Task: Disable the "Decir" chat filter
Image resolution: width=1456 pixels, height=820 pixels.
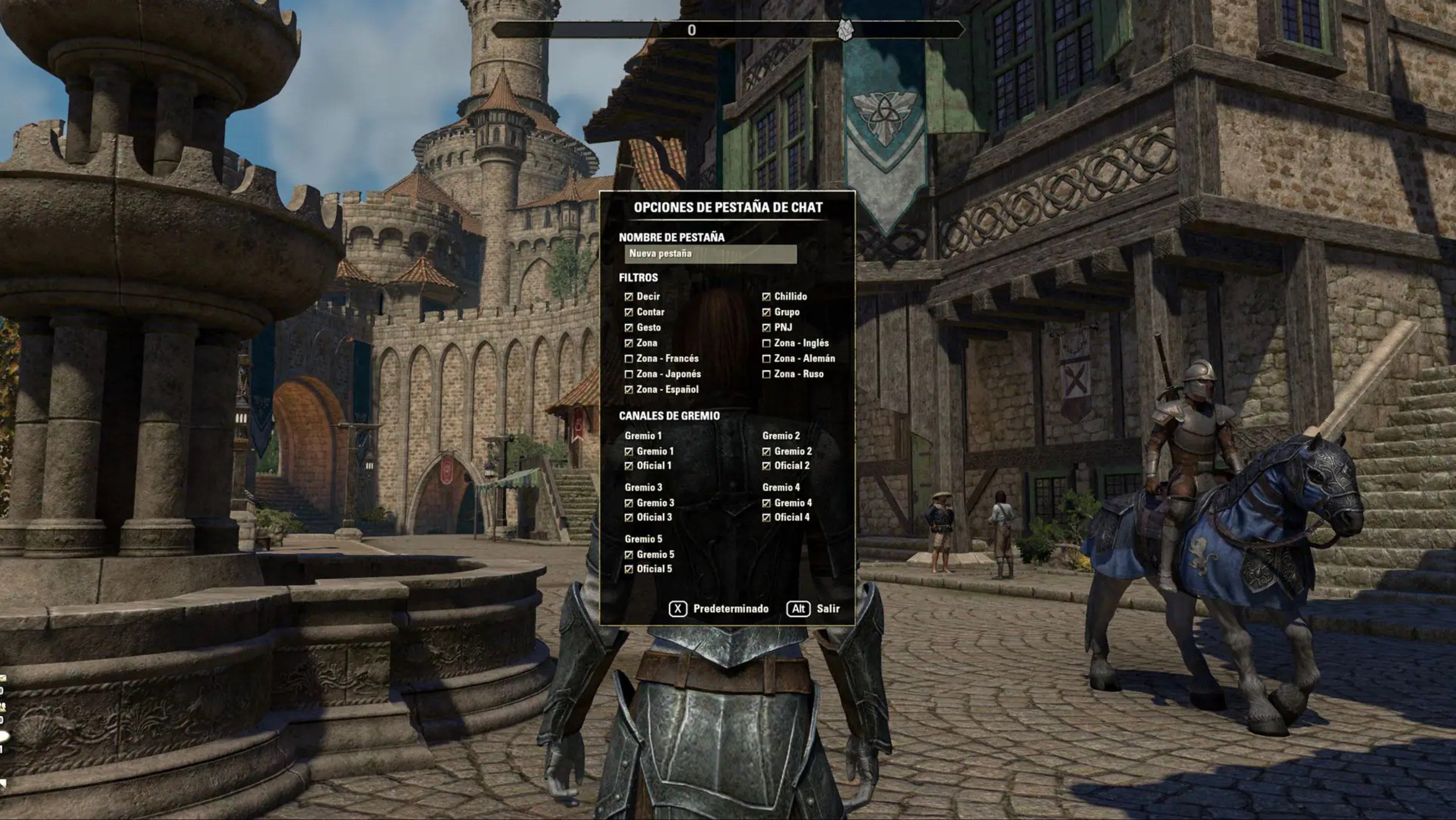Action: (629, 297)
